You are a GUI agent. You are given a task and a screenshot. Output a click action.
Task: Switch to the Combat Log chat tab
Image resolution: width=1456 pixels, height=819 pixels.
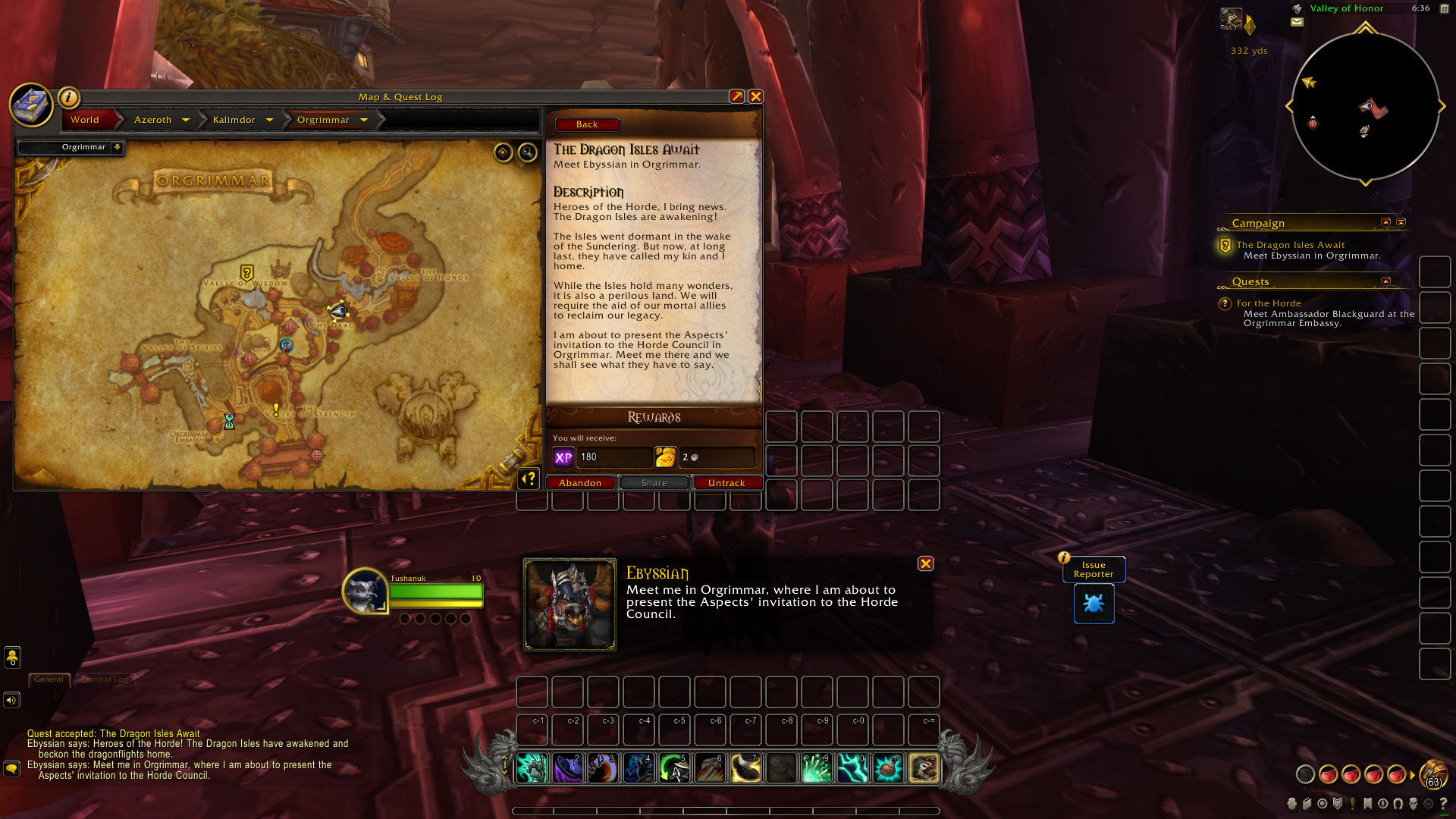(105, 679)
